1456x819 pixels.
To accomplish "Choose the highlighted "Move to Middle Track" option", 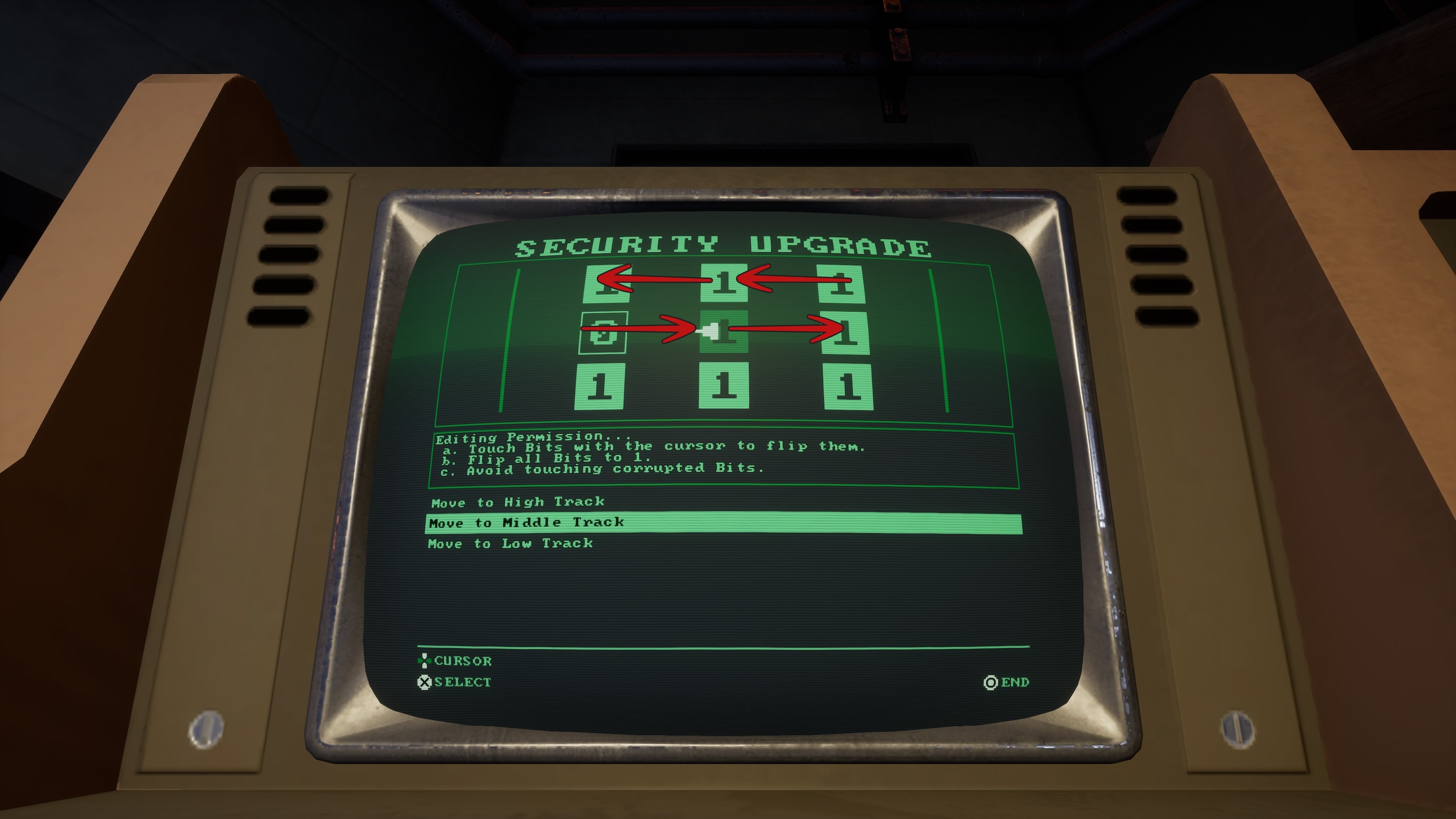I will 526,522.
